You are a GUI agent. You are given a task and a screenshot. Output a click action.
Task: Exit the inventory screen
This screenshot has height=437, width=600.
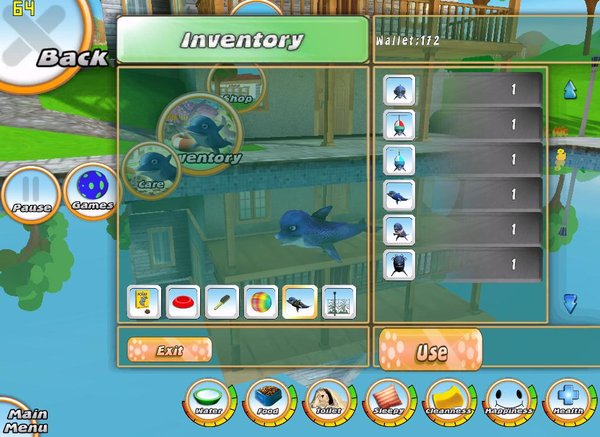tap(169, 350)
